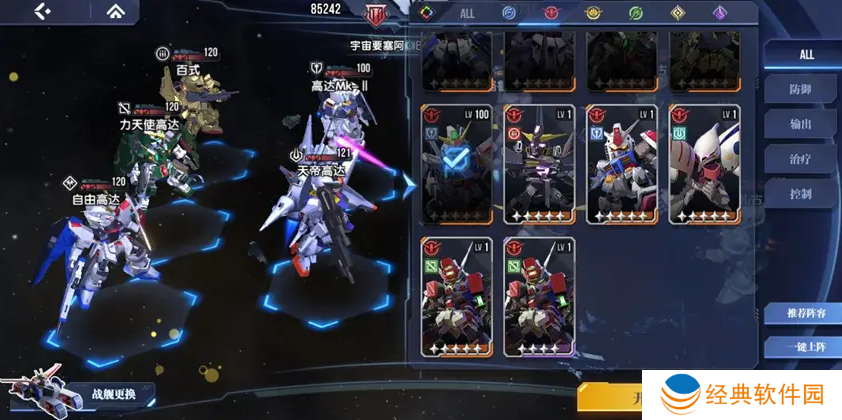Choose the yellow winged emblem filter
This screenshot has width=842, height=420.
pos(593,14)
